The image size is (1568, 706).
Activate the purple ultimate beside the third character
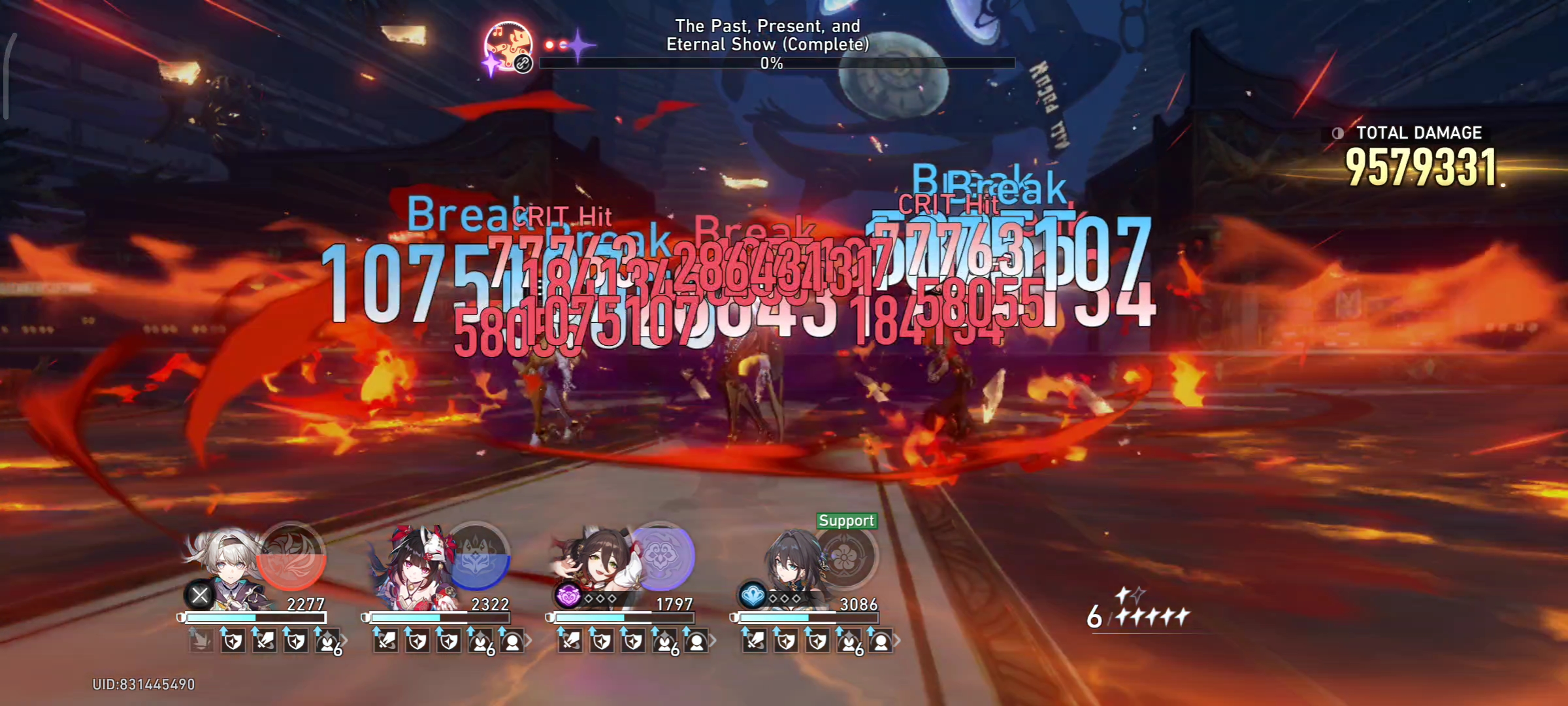tap(663, 556)
